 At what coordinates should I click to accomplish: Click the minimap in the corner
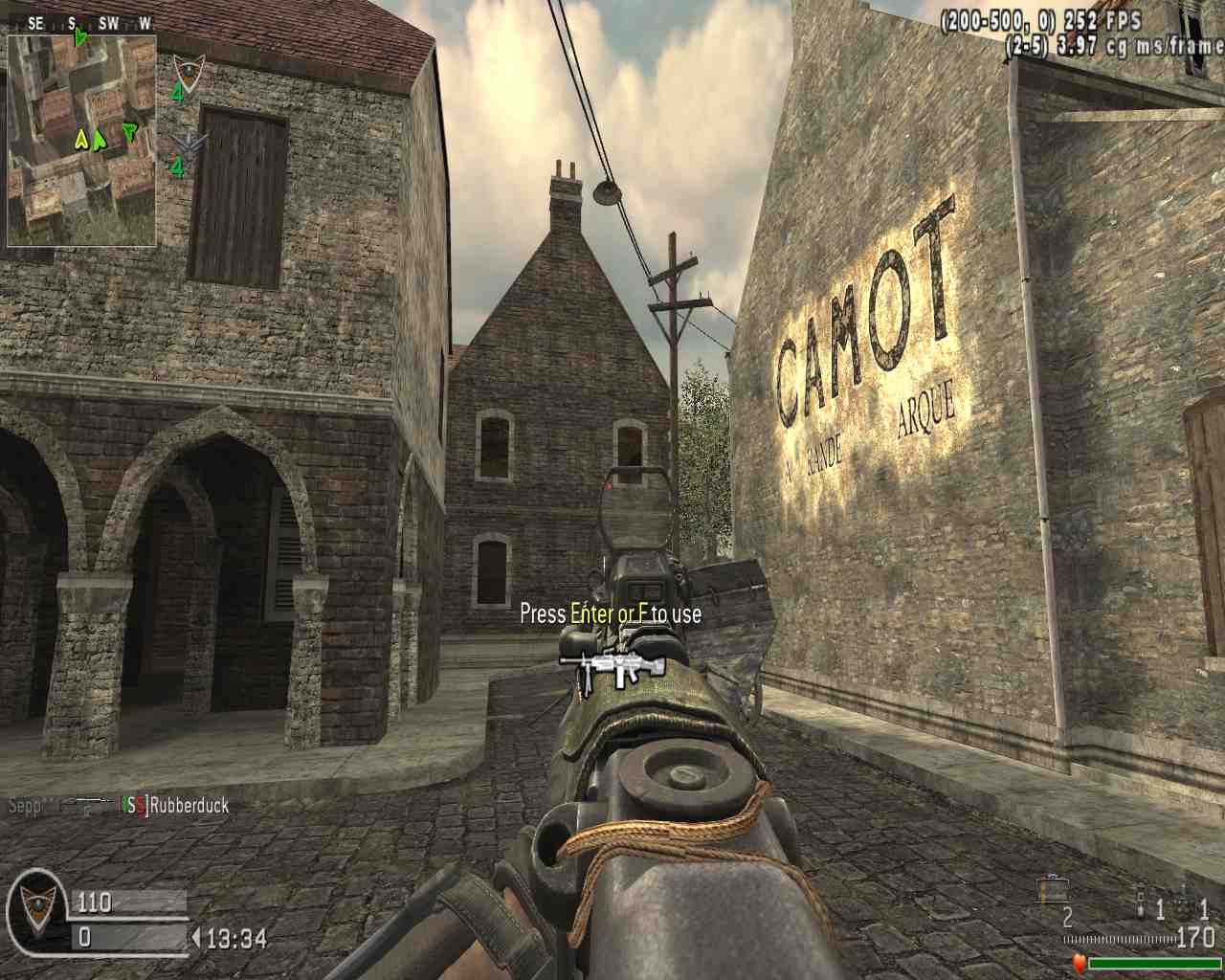tap(81, 139)
